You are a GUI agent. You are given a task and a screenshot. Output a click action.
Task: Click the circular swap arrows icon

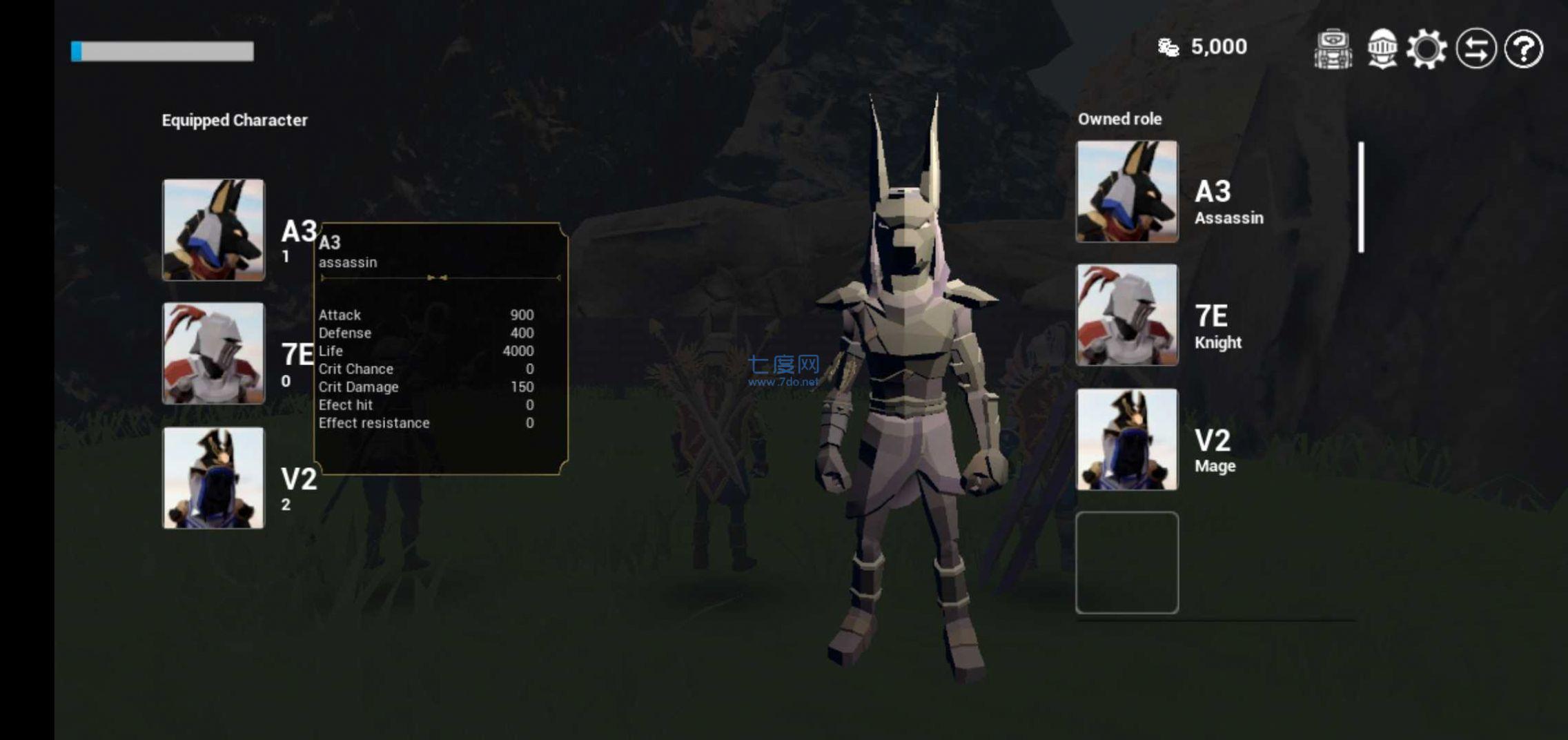click(x=1477, y=48)
